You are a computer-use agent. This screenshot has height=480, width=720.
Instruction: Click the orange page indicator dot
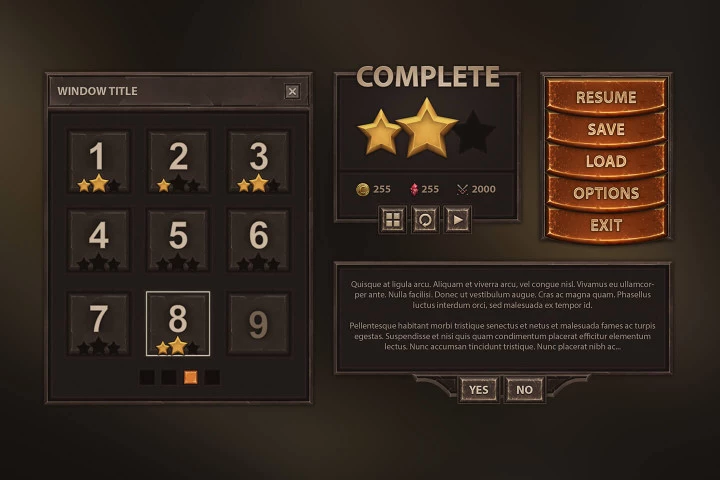[x=190, y=377]
